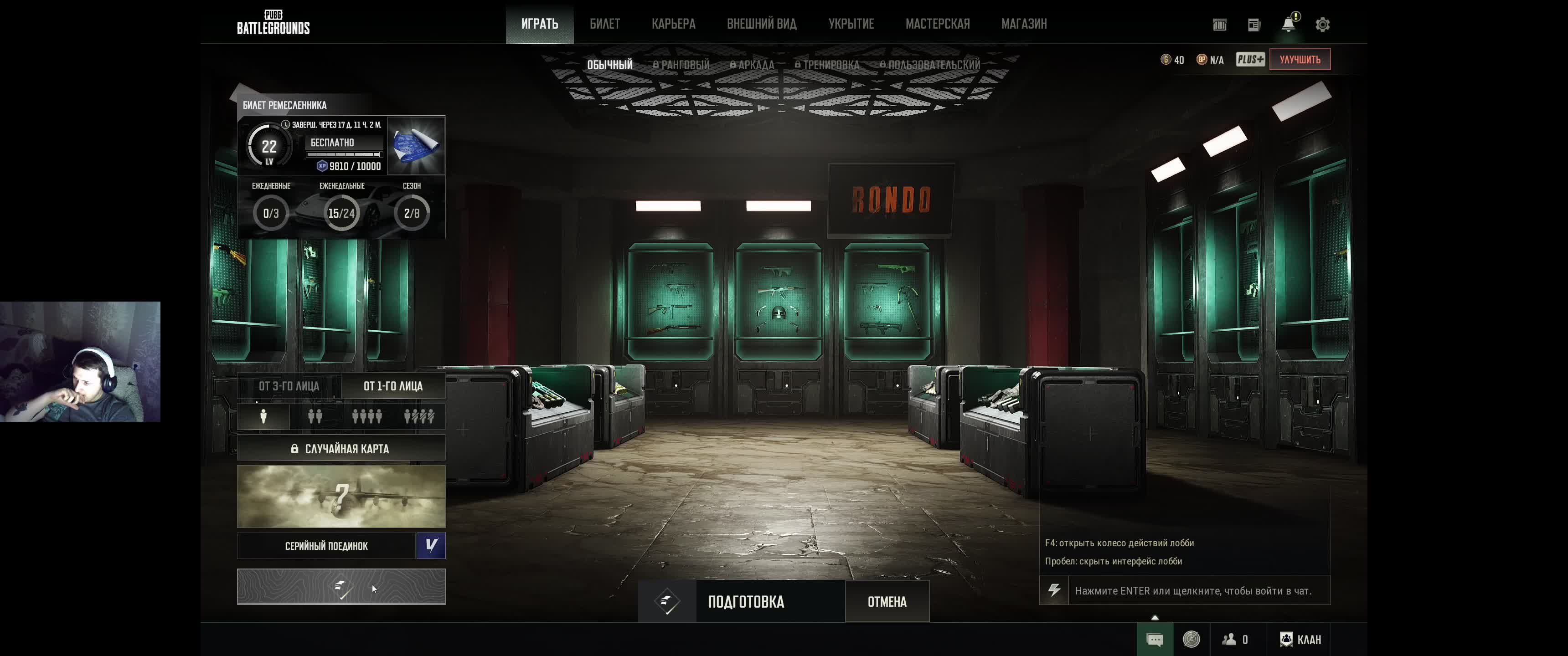Show notifications via the bell icon

click(1288, 24)
